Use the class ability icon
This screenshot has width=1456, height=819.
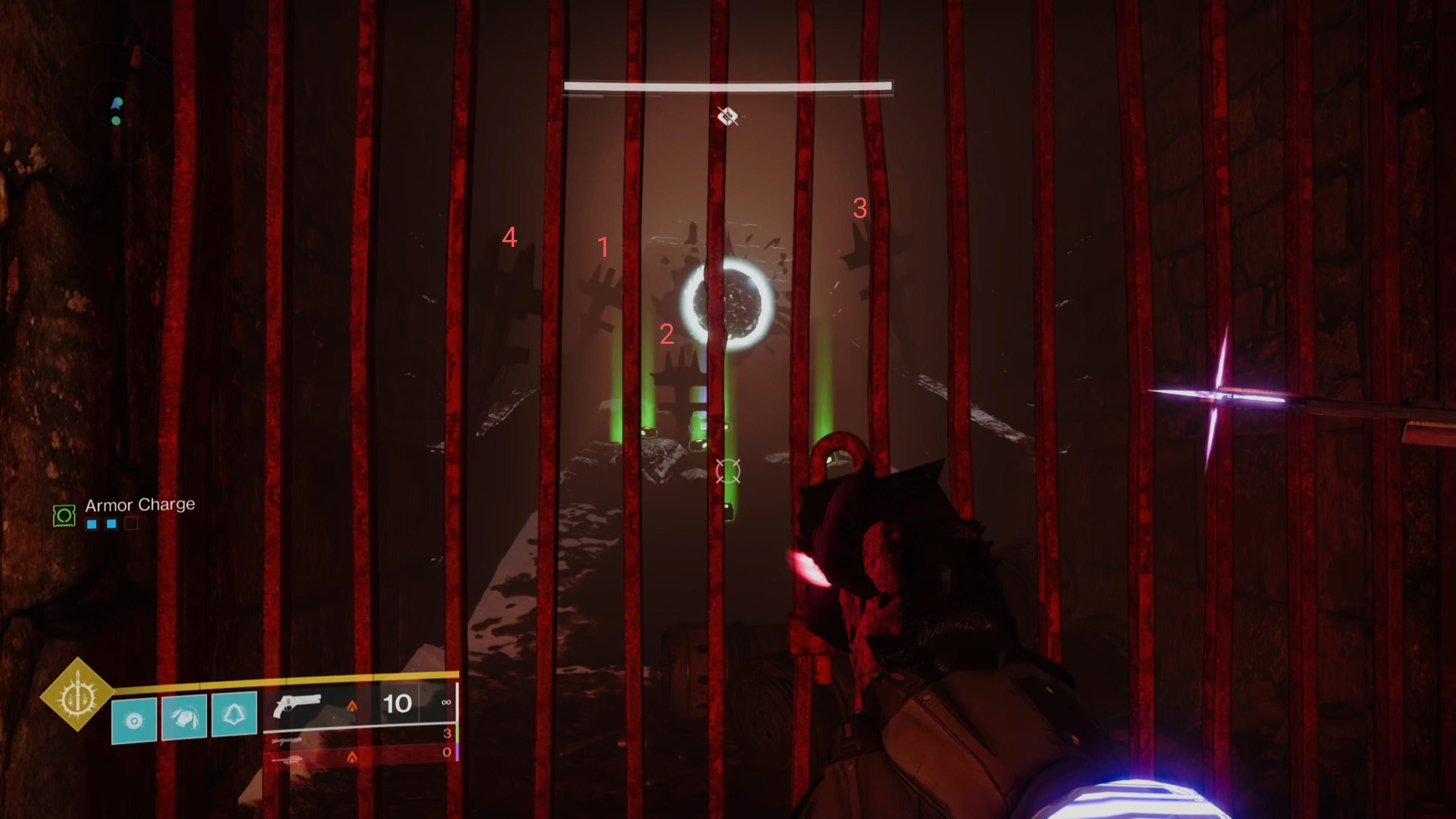tap(234, 714)
